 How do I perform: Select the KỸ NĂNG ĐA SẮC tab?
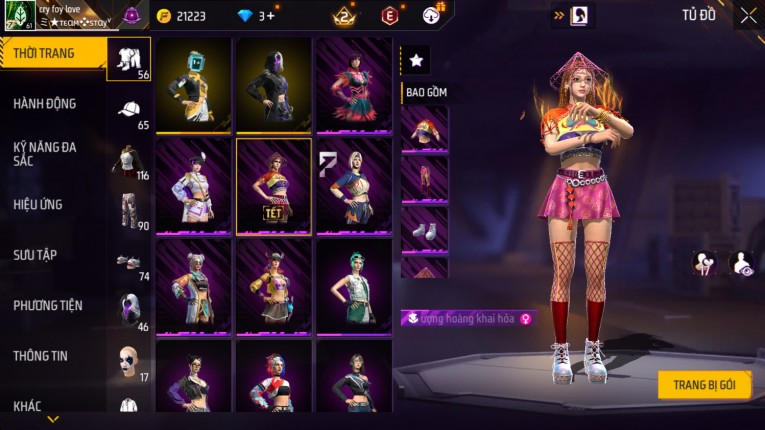[45, 153]
